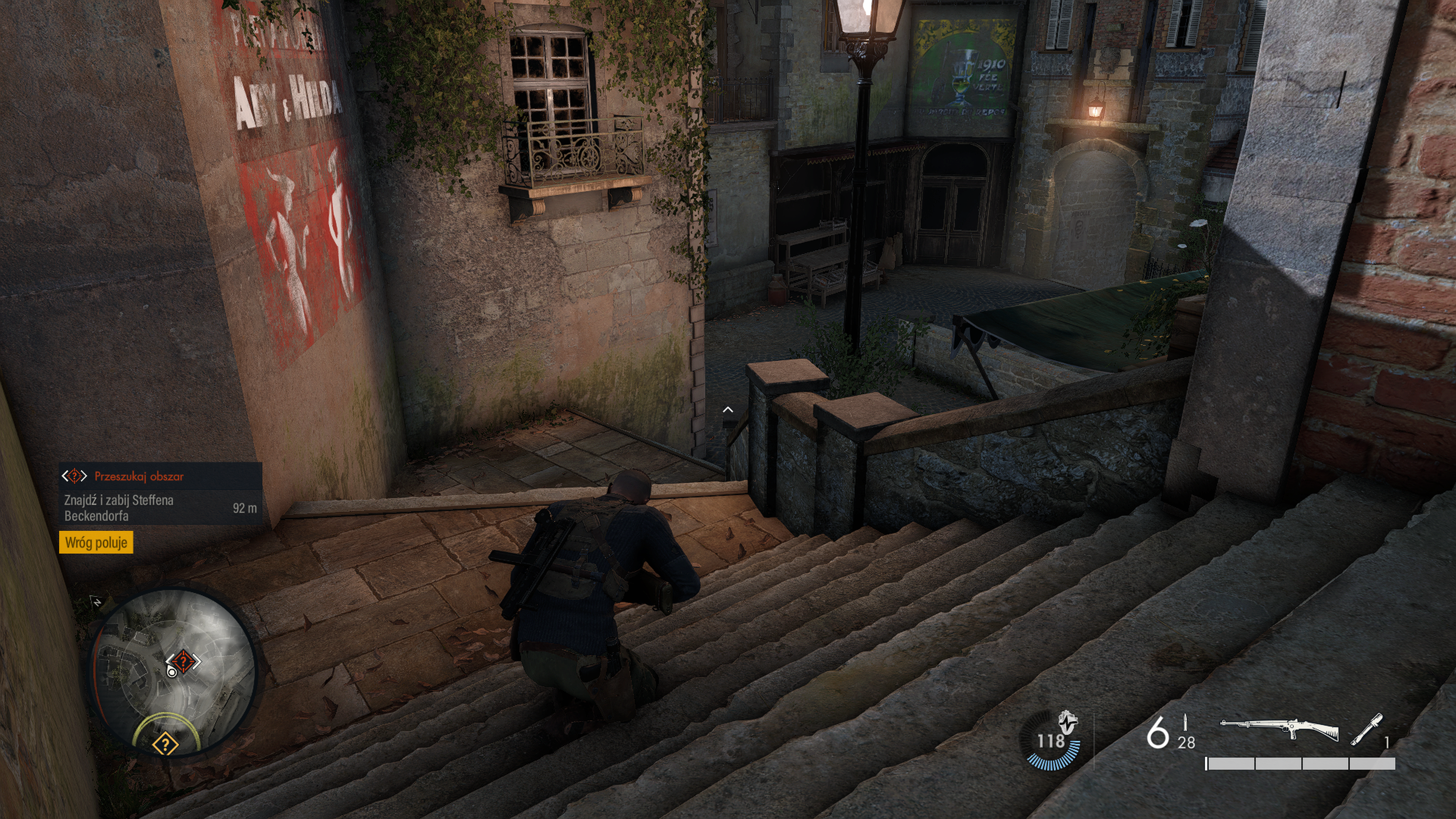Screen dimensions: 1456x819
Task: Click the heart rate monitor icon
Action: [1067, 722]
